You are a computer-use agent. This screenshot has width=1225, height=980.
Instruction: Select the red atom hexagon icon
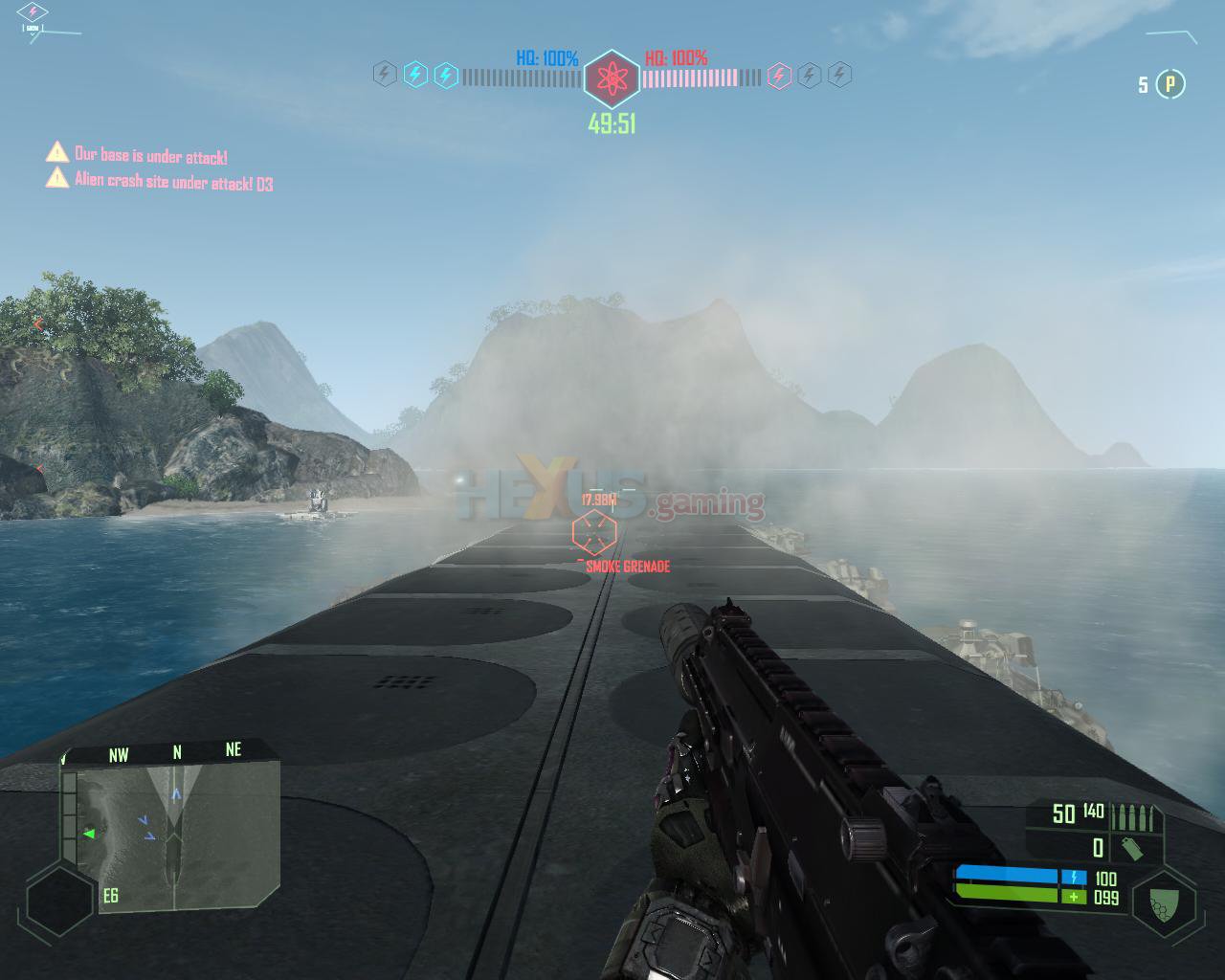point(611,78)
